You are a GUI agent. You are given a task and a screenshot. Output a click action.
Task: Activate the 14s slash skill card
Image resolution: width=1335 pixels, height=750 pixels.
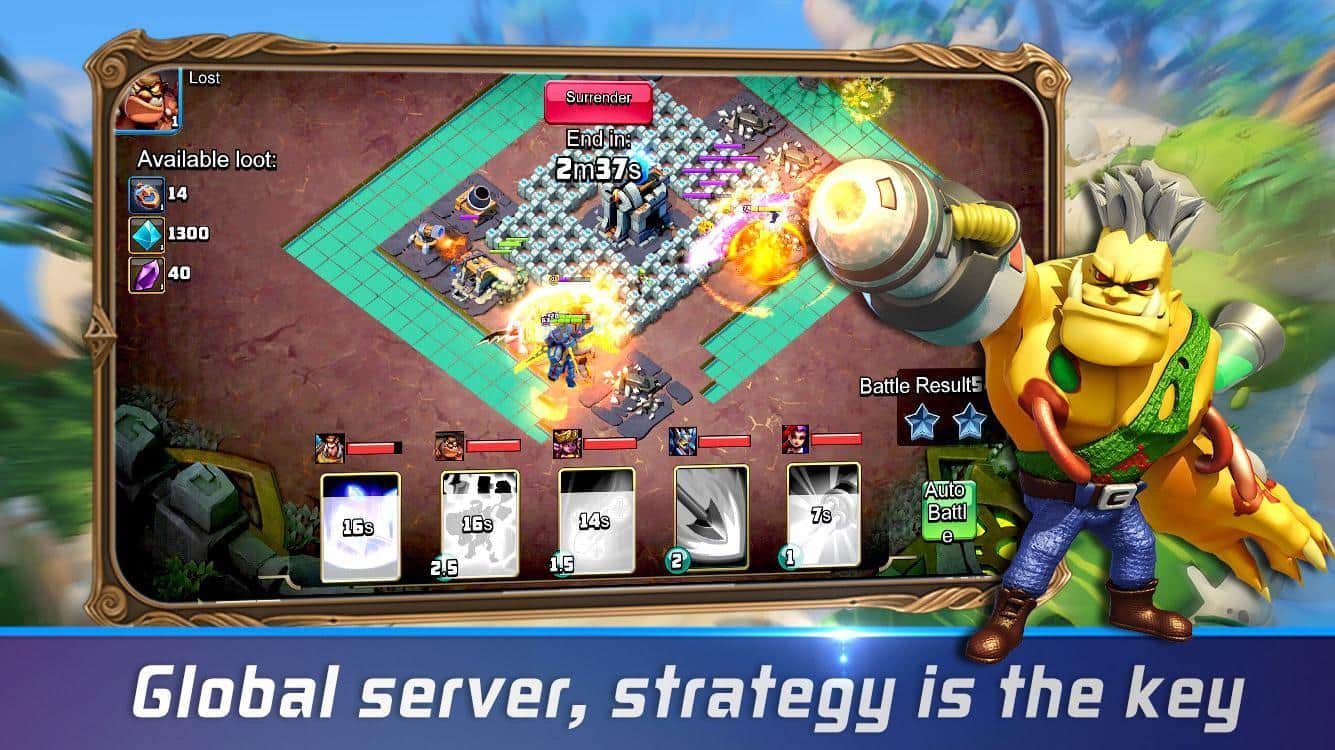click(597, 520)
